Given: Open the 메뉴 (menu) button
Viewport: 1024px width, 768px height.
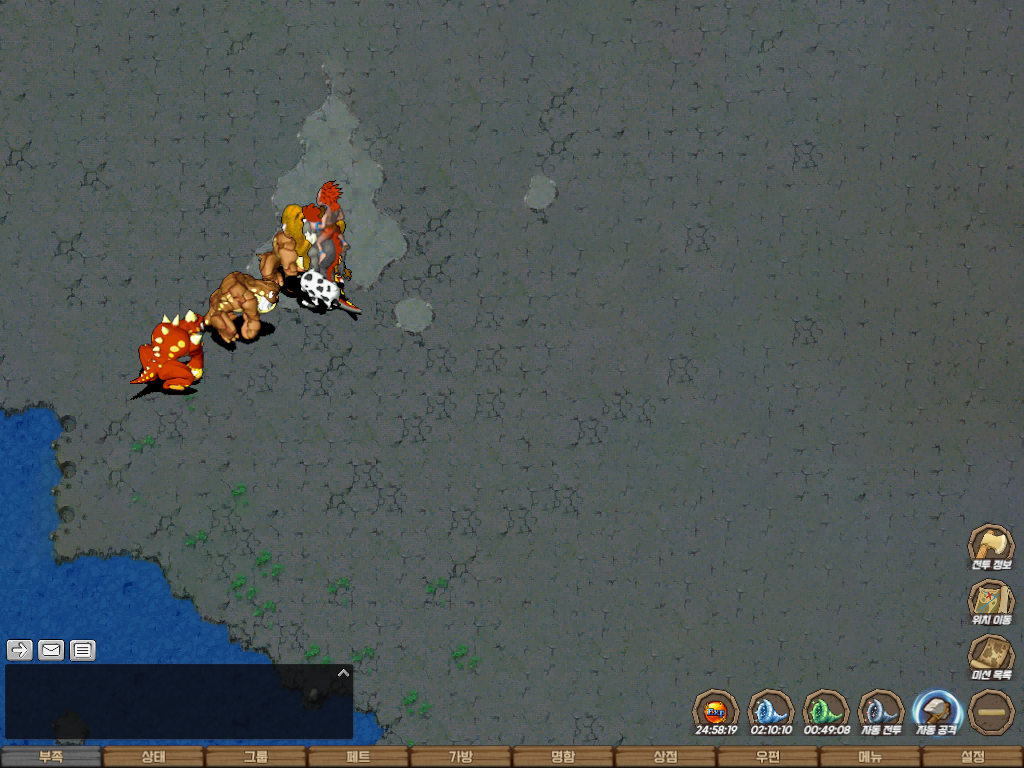Looking at the screenshot, I should click(x=870, y=757).
